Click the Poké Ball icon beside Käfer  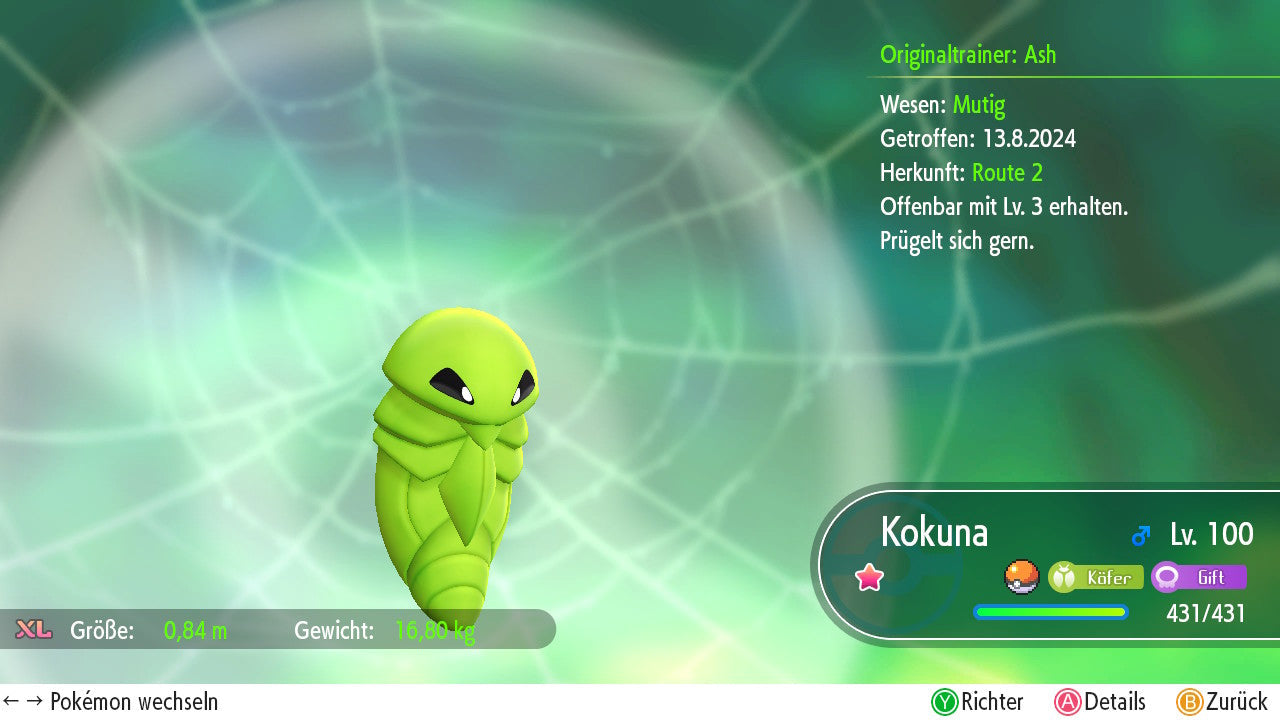(1021, 577)
